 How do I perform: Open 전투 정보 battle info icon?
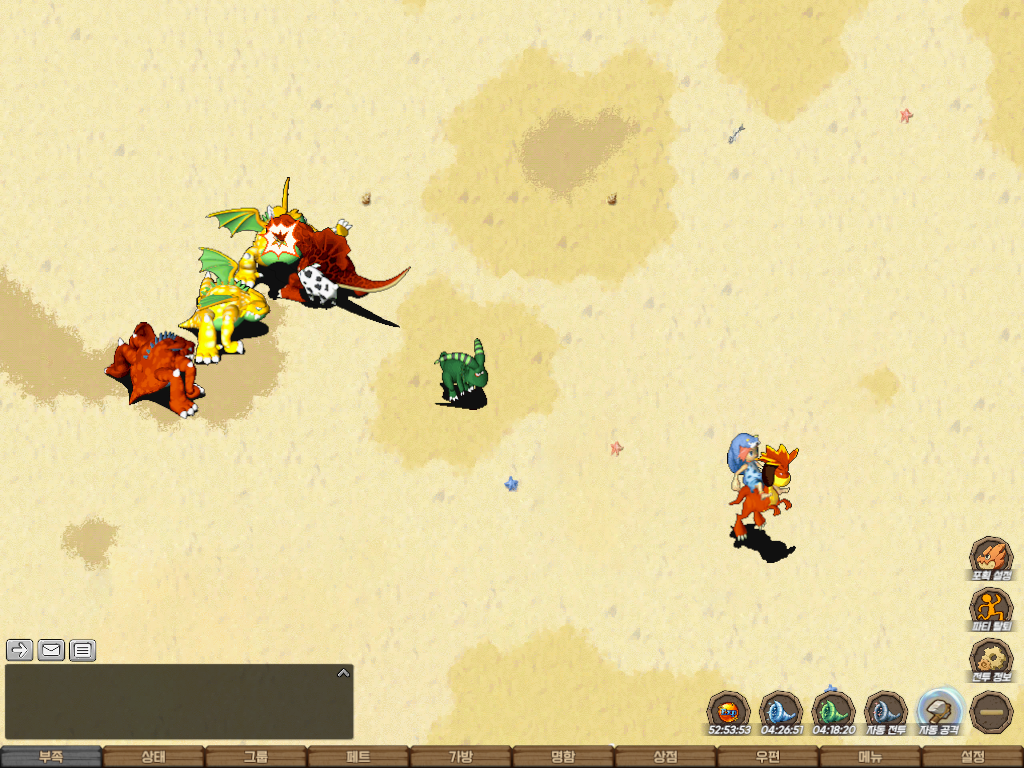(991, 659)
